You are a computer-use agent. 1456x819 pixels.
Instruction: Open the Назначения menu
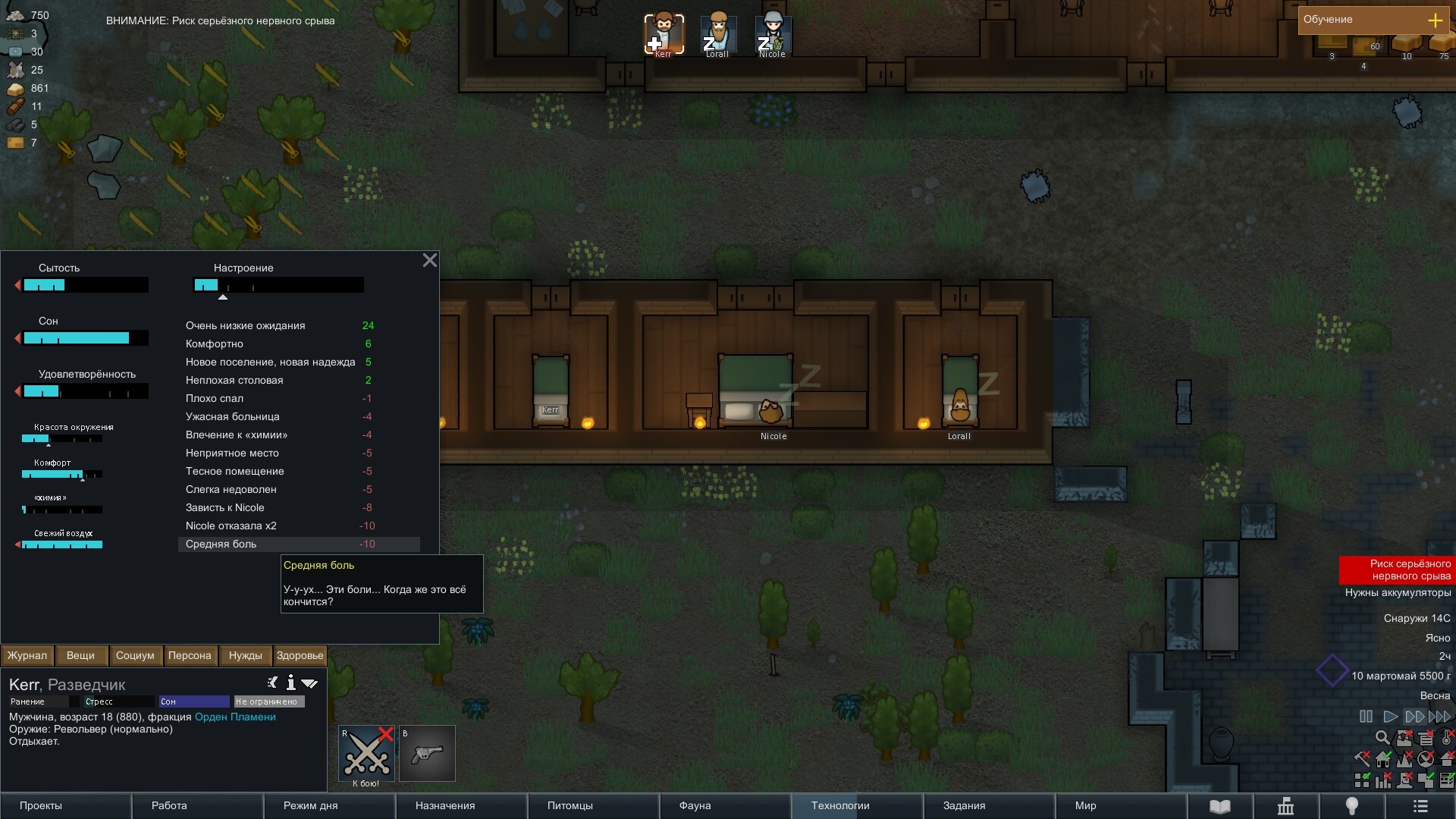tap(461, 805)
